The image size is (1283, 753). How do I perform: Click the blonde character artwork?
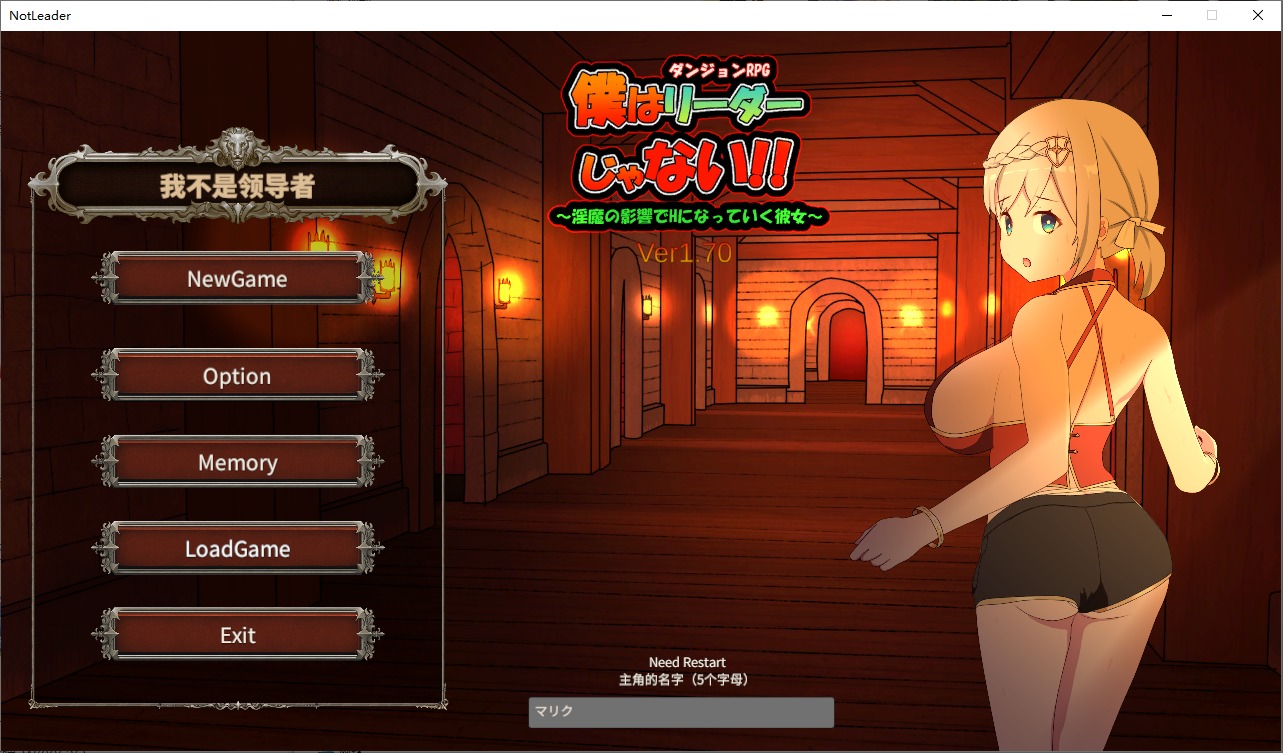pos(1060,400)
